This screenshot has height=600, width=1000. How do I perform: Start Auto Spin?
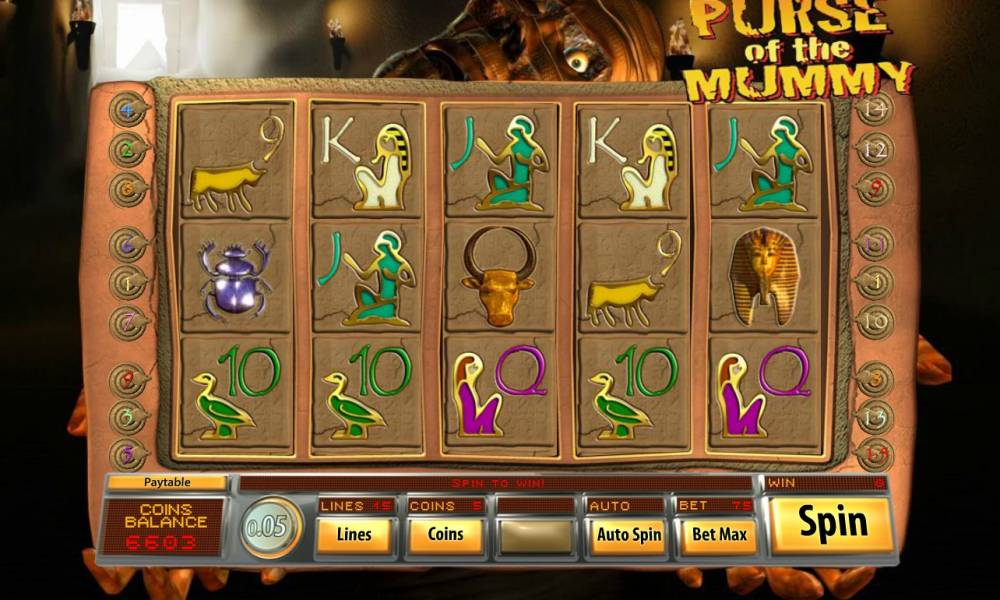[629, 535]
